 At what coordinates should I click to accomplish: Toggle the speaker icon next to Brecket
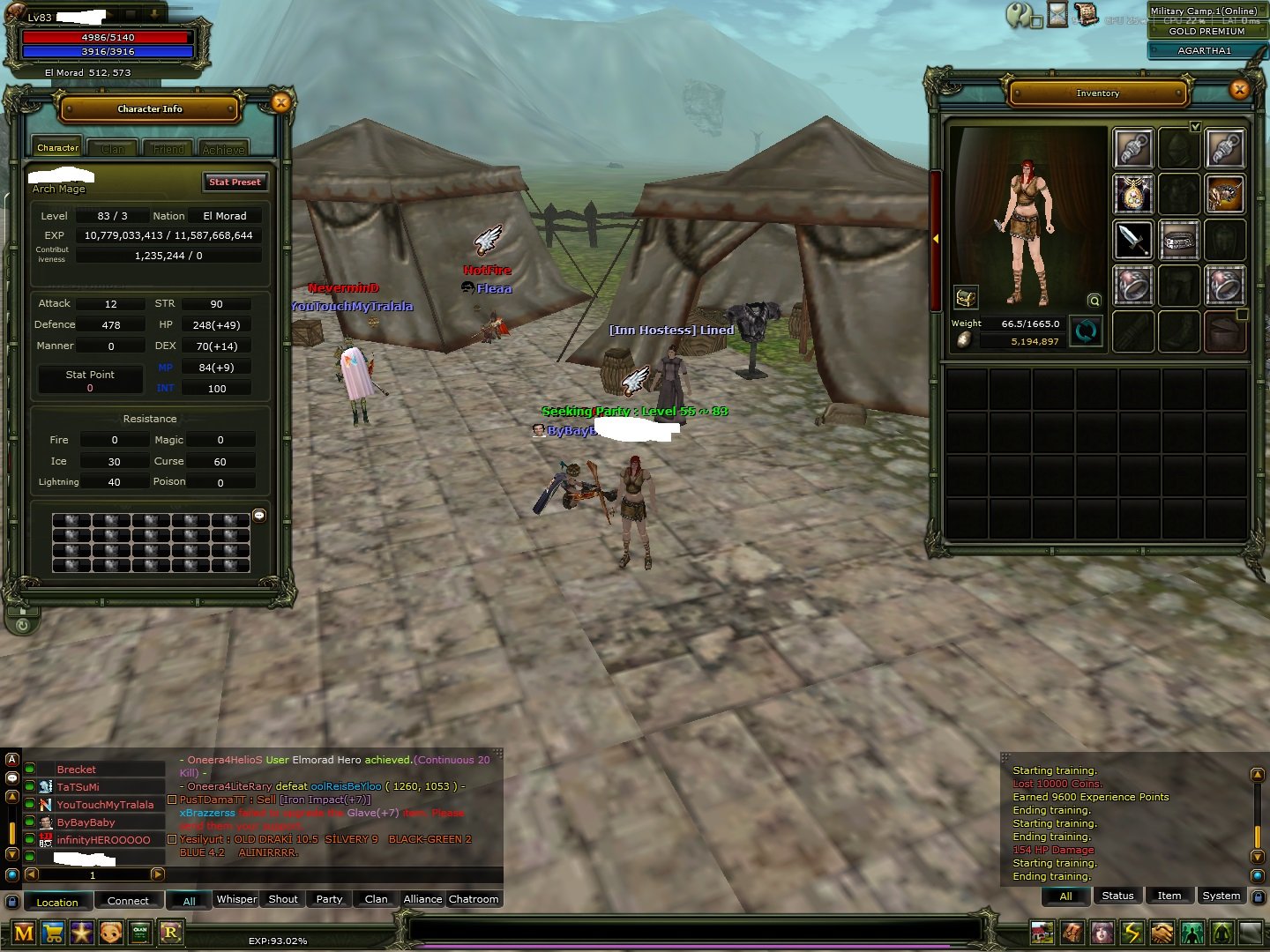[x=32, y=769]
